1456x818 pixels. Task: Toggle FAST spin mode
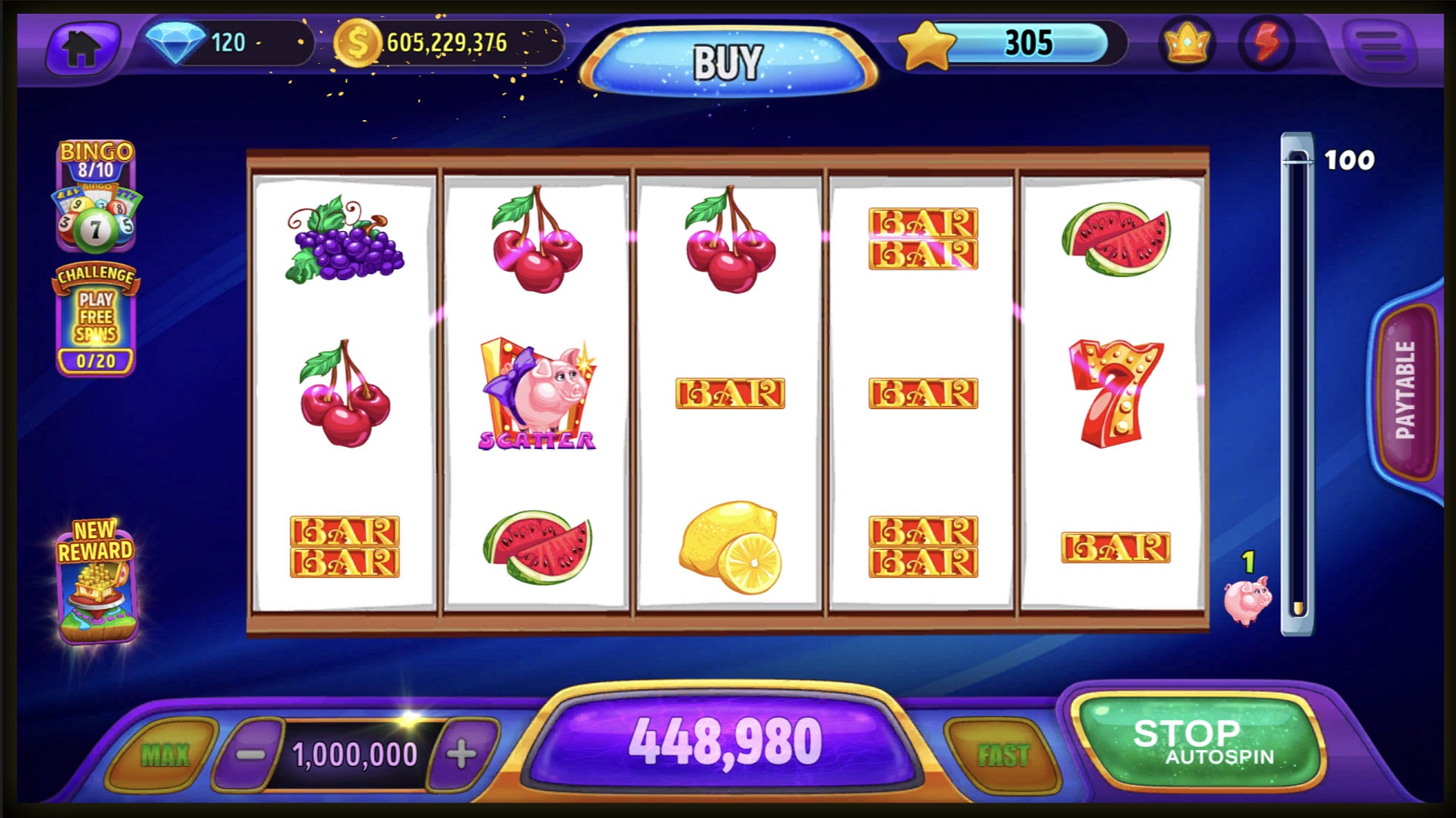tap(1003, 755)
